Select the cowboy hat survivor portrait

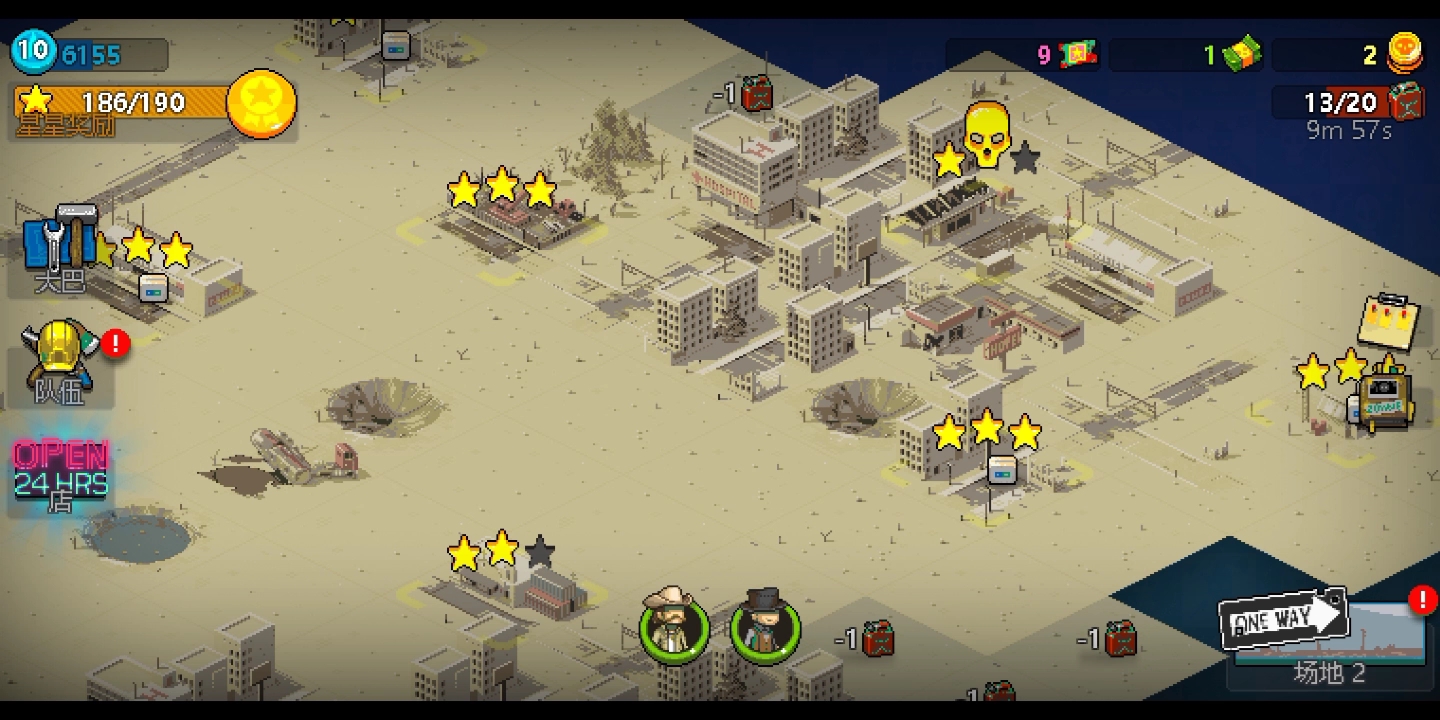tap(674, 627)
